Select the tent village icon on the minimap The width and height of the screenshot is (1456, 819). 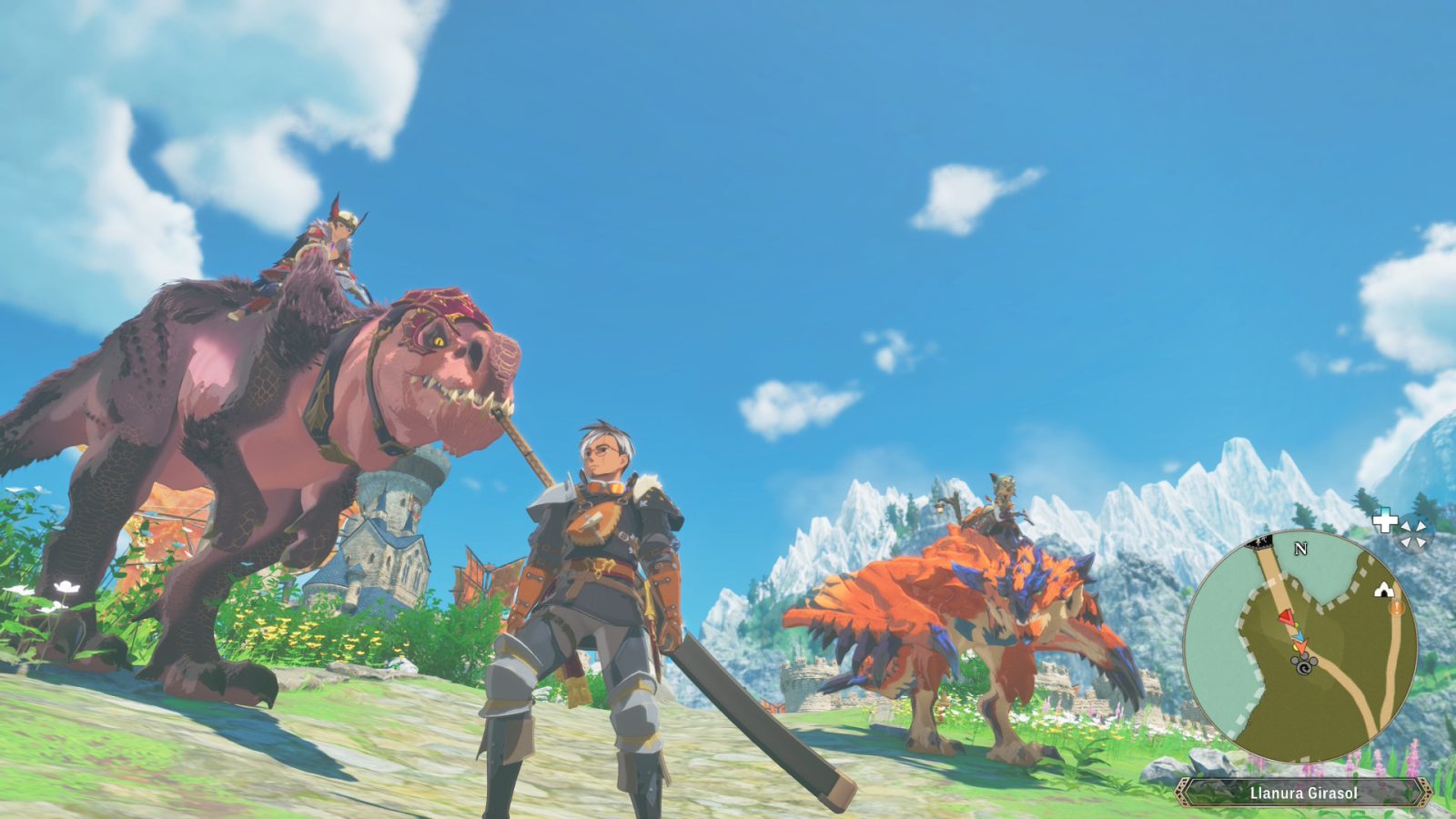(1383, 589)
